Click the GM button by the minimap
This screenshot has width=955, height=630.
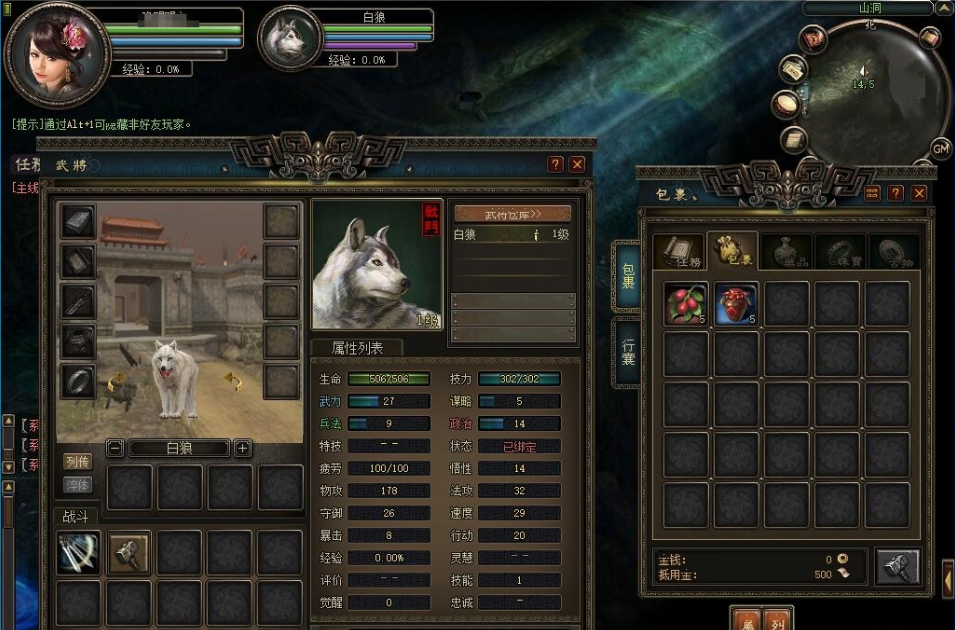click(940, 149)
